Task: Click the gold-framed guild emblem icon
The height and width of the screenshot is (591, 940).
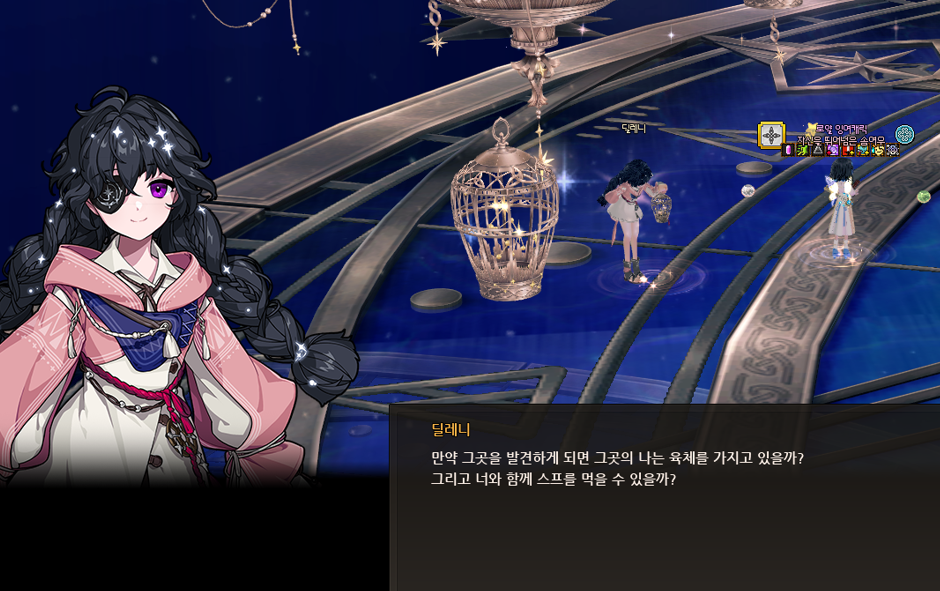Action: [771, 135]
